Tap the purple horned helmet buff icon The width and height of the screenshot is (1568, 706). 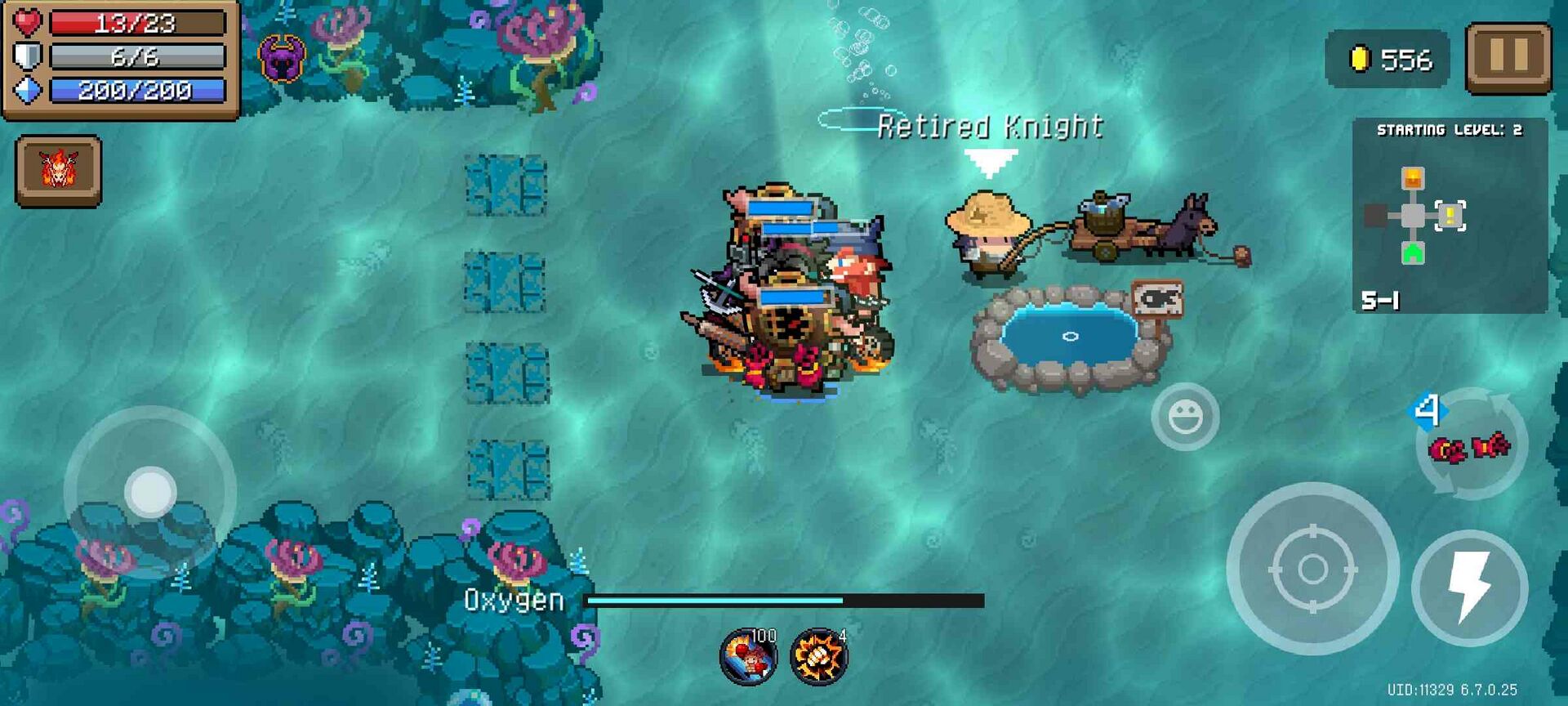click(282, 59)
